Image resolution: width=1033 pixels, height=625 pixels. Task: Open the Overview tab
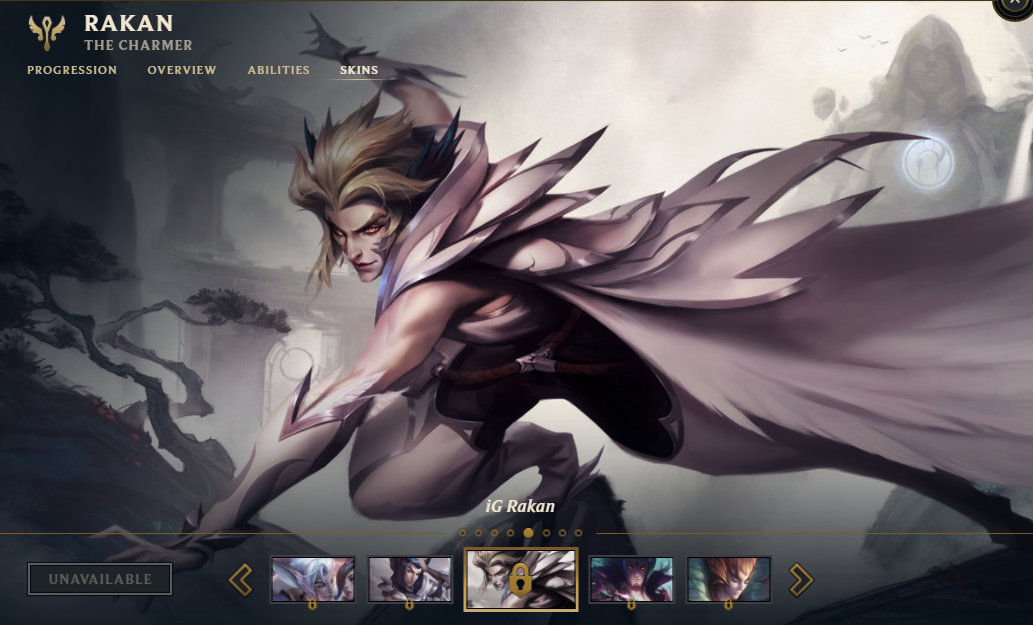click(182, 70)
